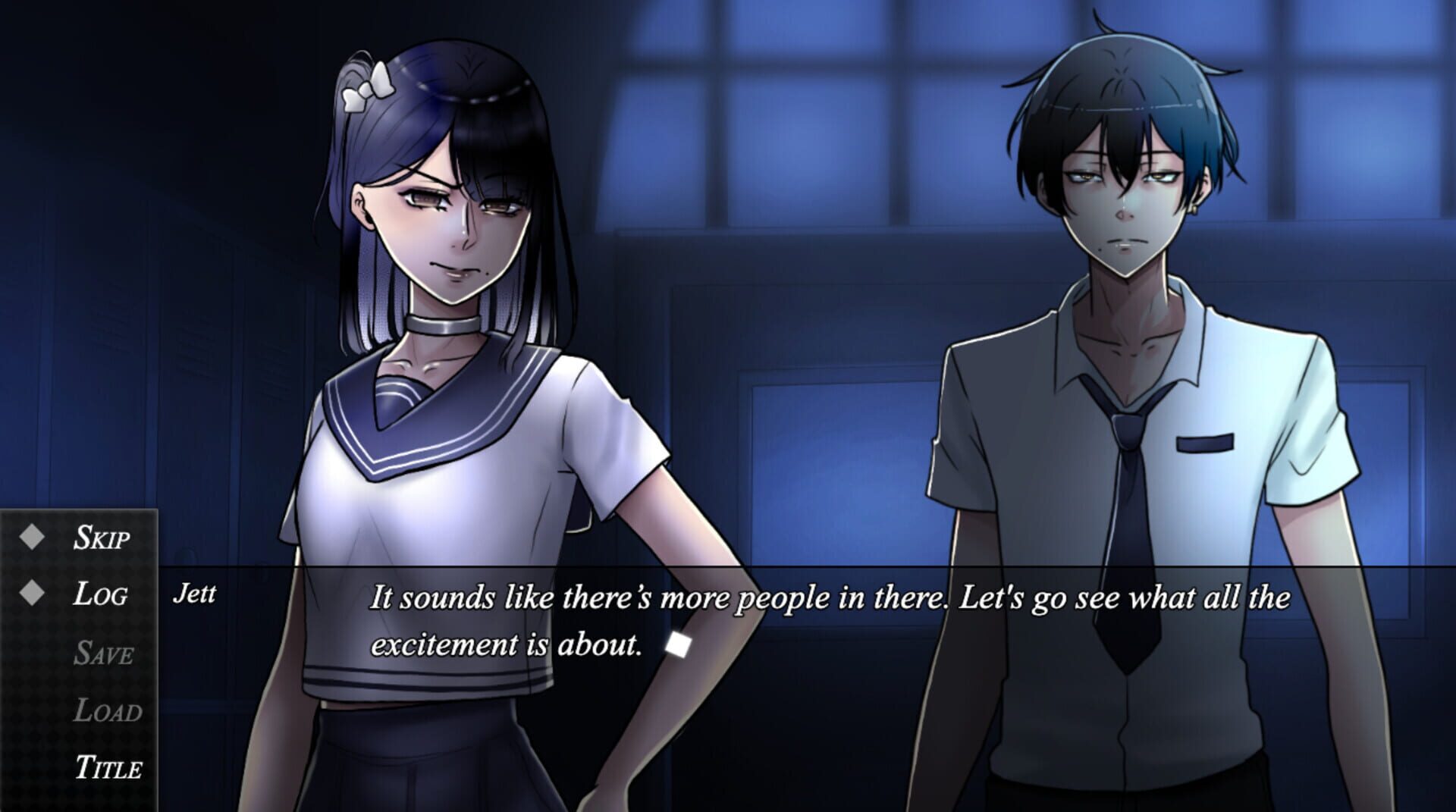The image size is (1456, 812).
Task: Return to the Title screen
Action: (x=111, y=768)
